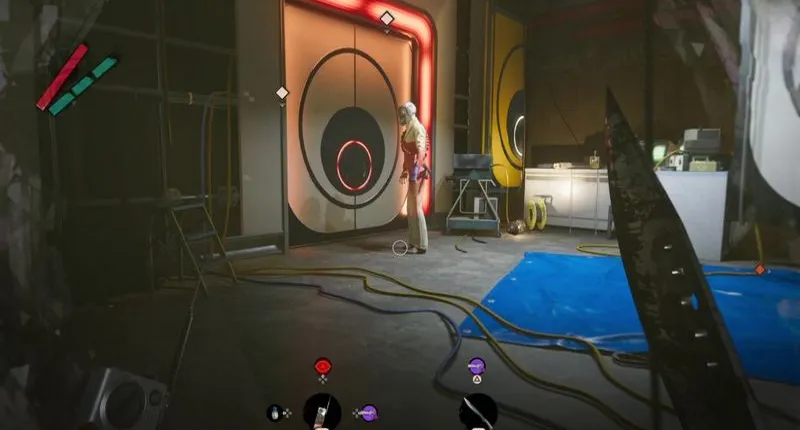
Task: Select the Hackamajig device slot
Action: (322, 410)
